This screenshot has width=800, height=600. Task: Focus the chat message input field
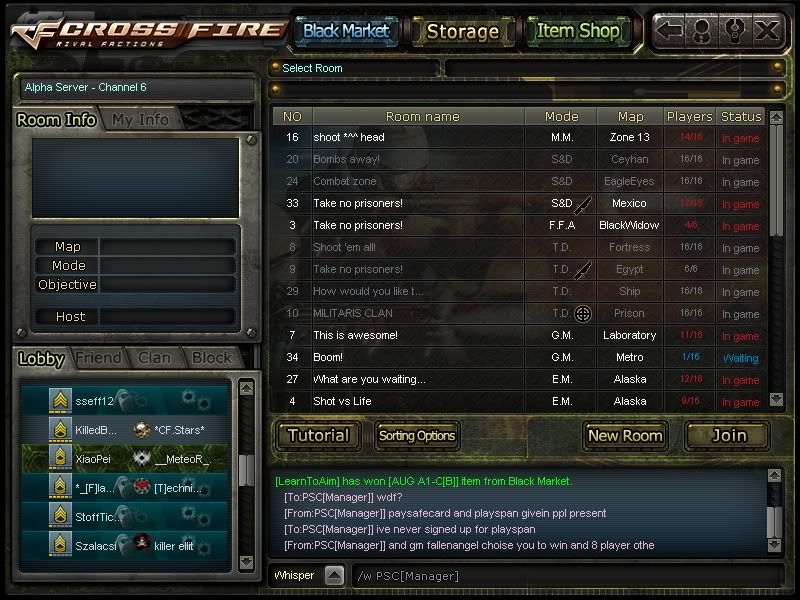click(560, 576)
